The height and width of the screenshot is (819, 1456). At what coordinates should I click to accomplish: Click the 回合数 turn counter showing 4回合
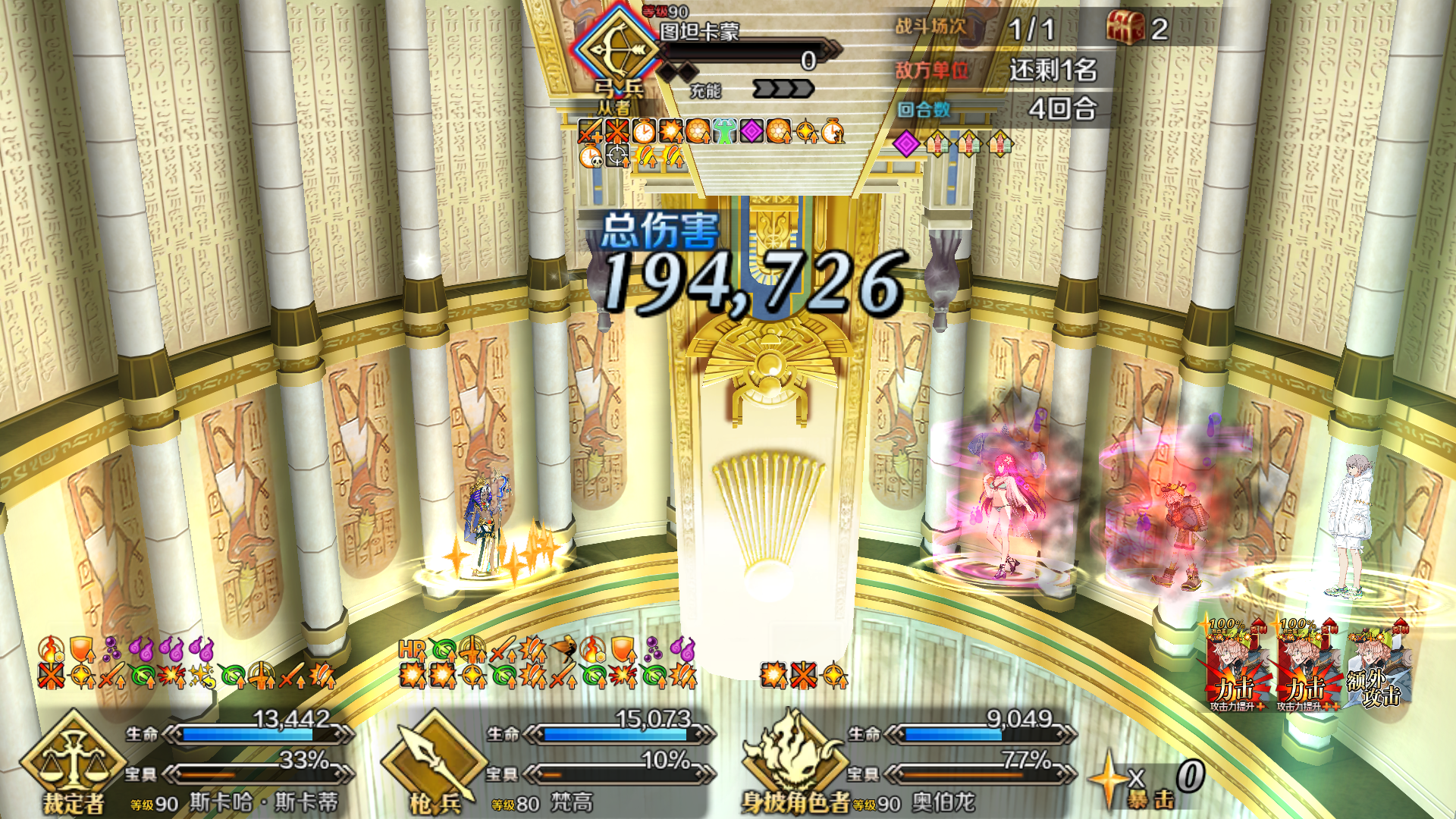[1062, 108]
